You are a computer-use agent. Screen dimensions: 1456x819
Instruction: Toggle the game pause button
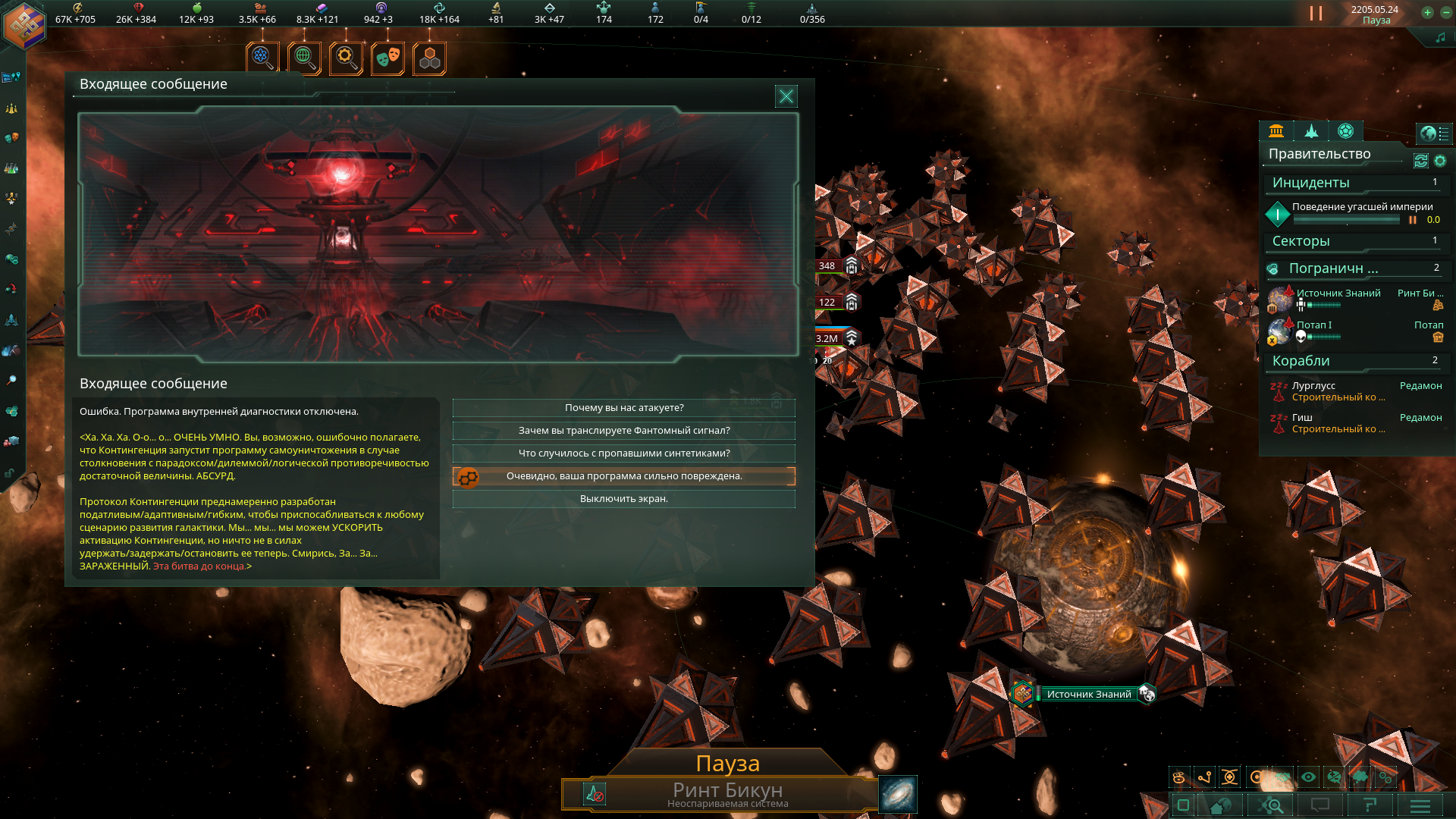pyautogui.click(x=1316, y=14)
